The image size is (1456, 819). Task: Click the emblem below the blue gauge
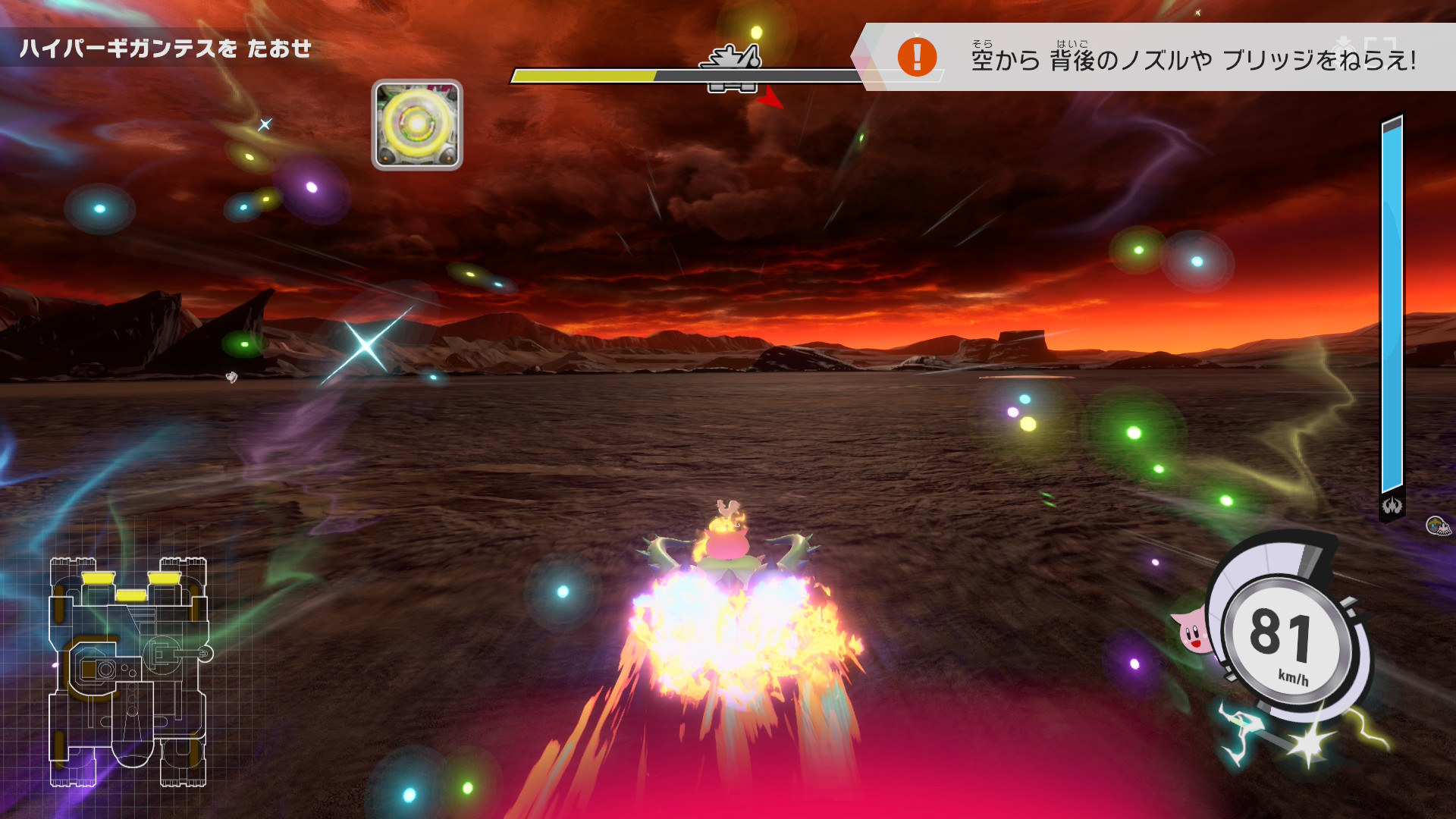(x=1392, y=506)
